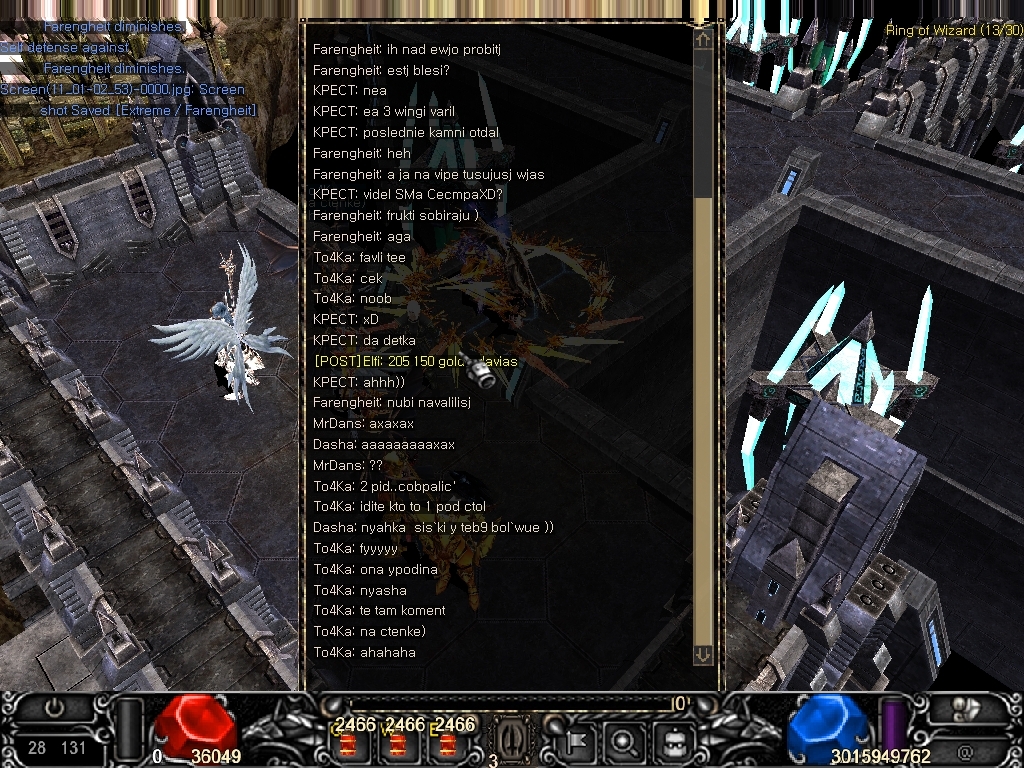Open the flag icon menu

coord(576,741)
